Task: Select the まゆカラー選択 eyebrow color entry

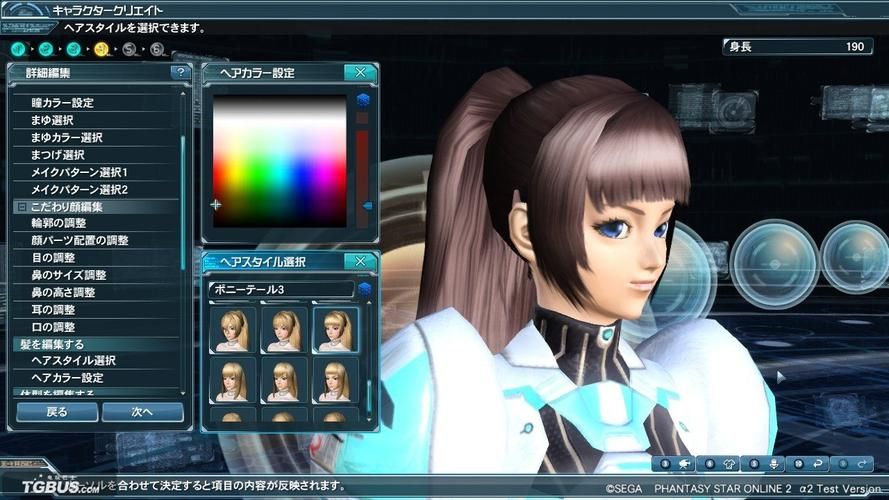Action: pos(66,138)
